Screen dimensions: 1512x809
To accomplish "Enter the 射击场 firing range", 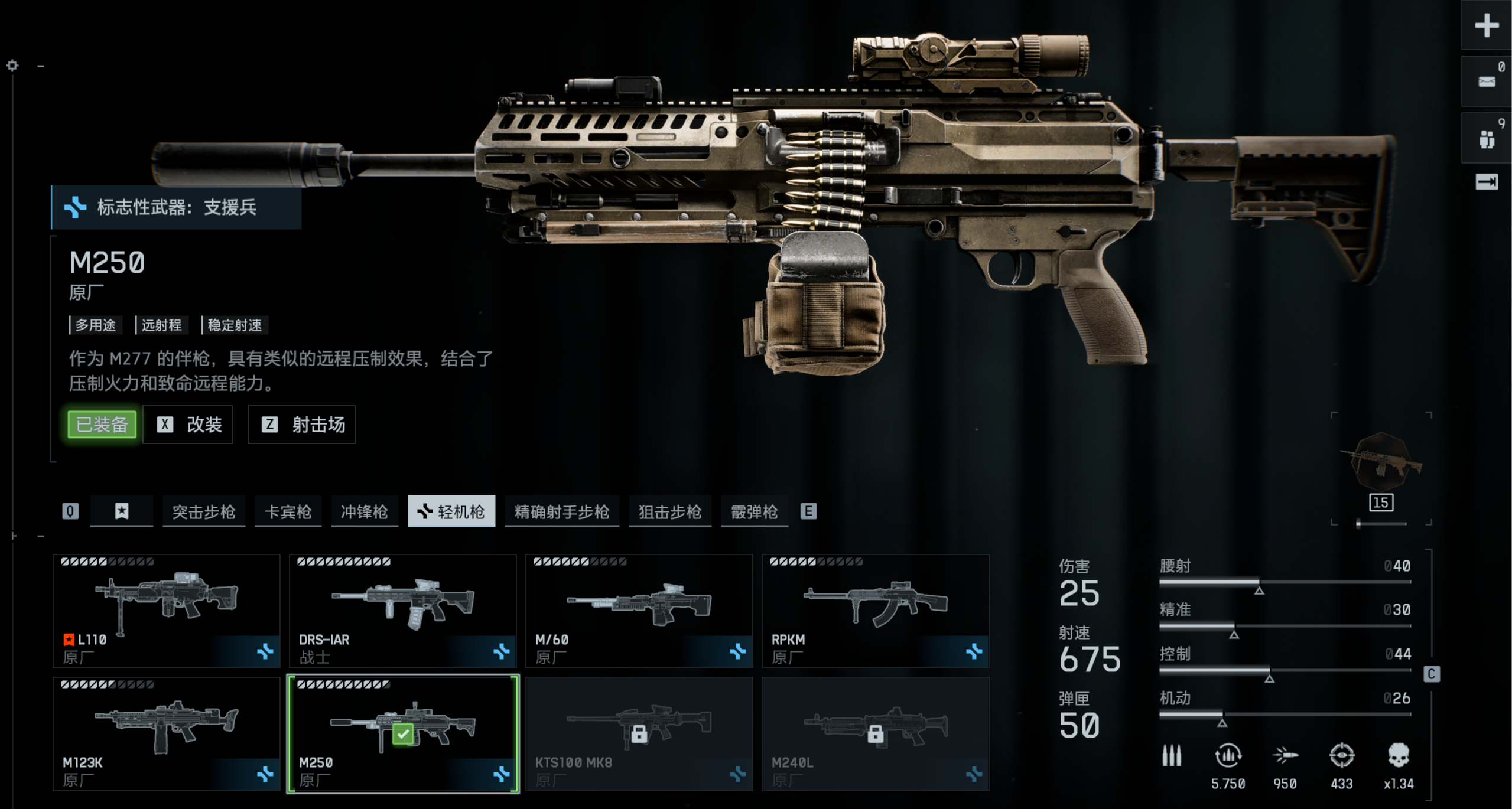I will (x=301, y=425).
